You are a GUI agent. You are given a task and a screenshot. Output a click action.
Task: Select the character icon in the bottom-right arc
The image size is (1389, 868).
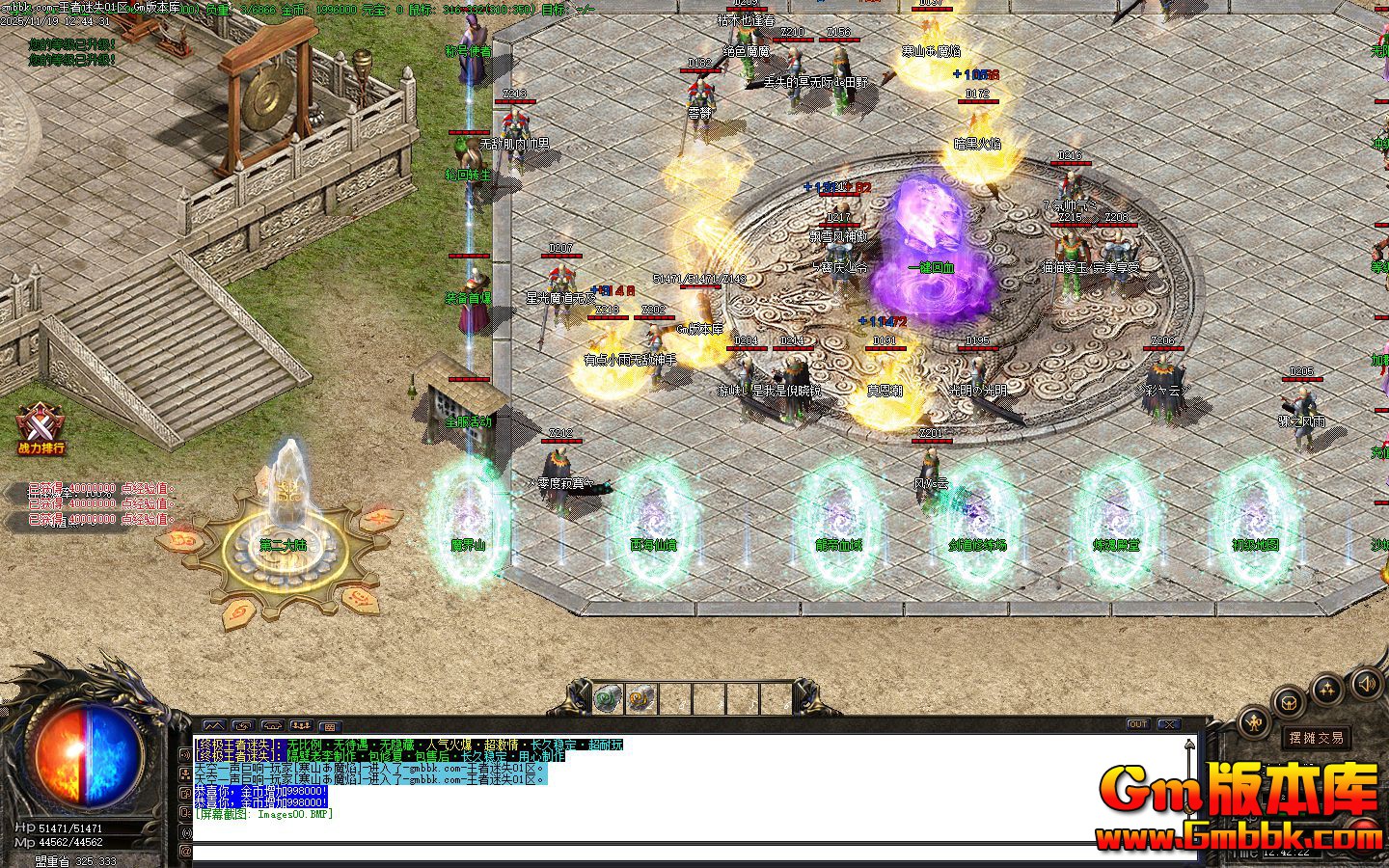pos(1256,721)
